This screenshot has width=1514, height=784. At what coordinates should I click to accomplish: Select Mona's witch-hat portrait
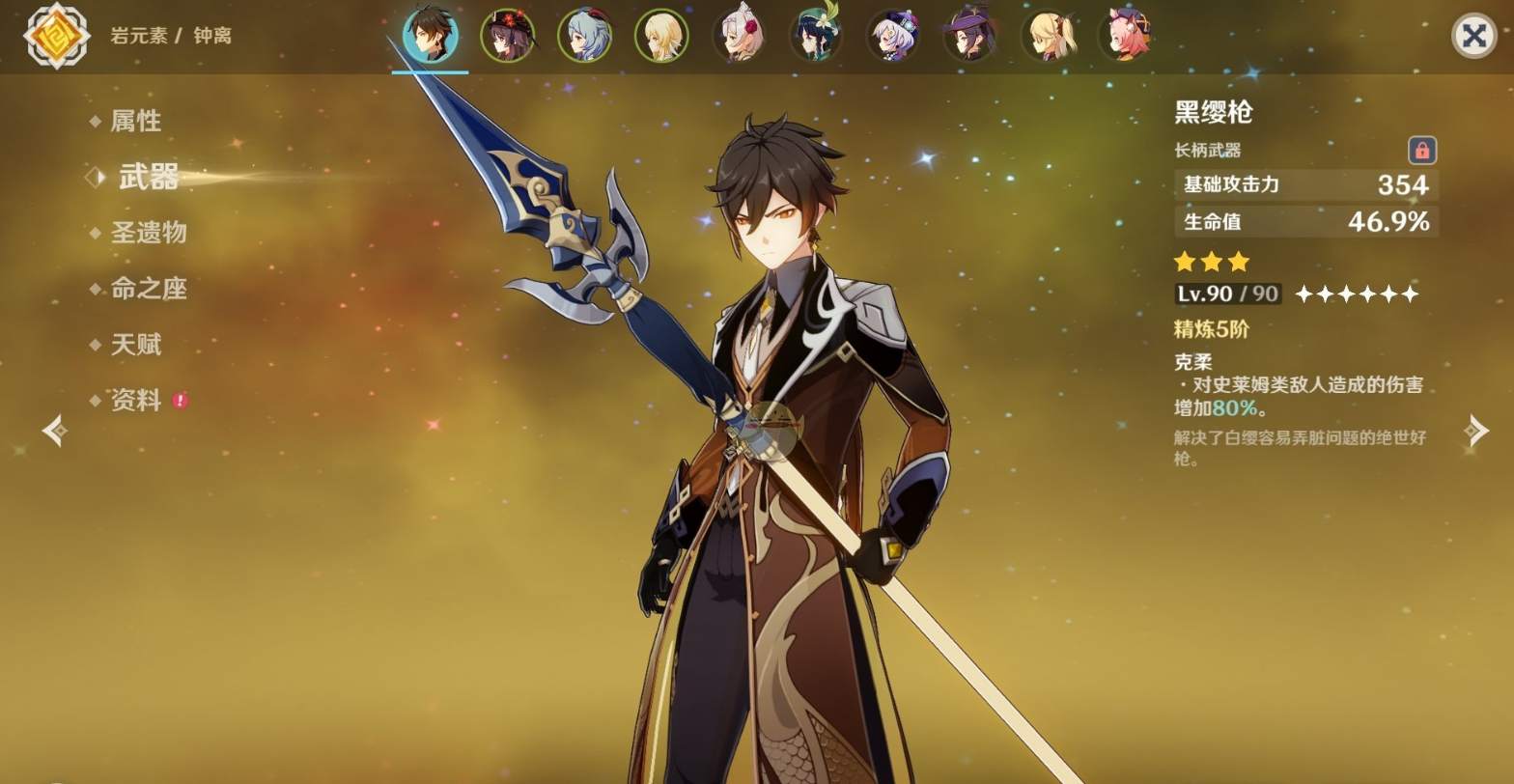point(970,36)
